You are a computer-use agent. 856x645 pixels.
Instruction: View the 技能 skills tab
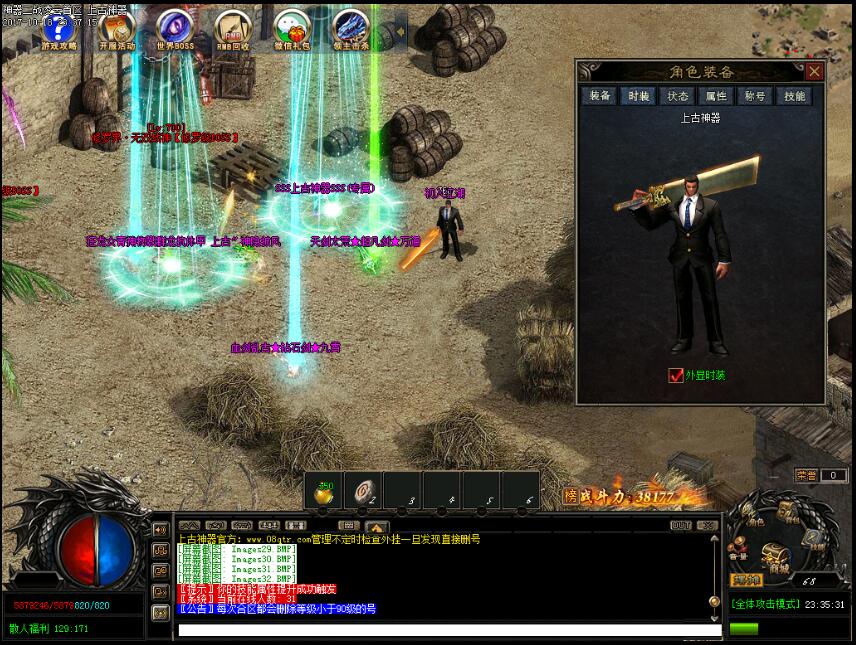tap(794, 96)
